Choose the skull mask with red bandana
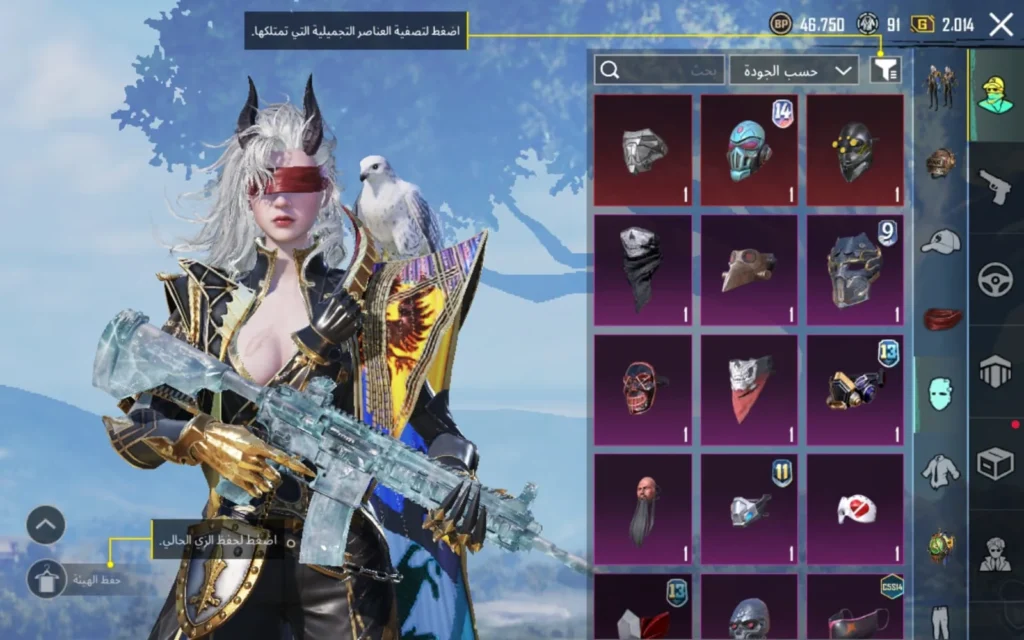This screenshot has width=1024, height=640. (749, 389)
